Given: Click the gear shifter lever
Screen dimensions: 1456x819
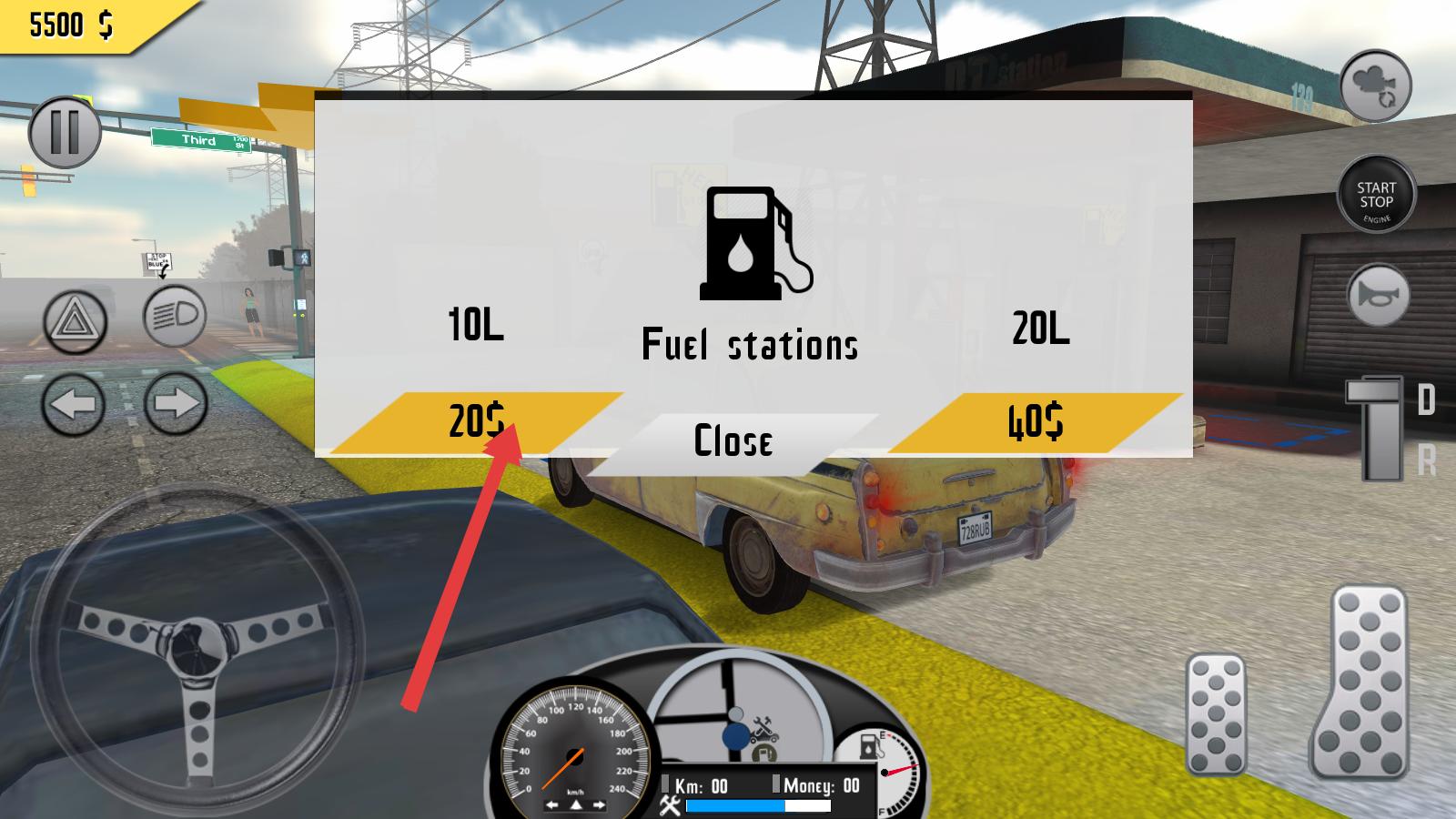Looking at the screenshot, I should click(1378, 428).
